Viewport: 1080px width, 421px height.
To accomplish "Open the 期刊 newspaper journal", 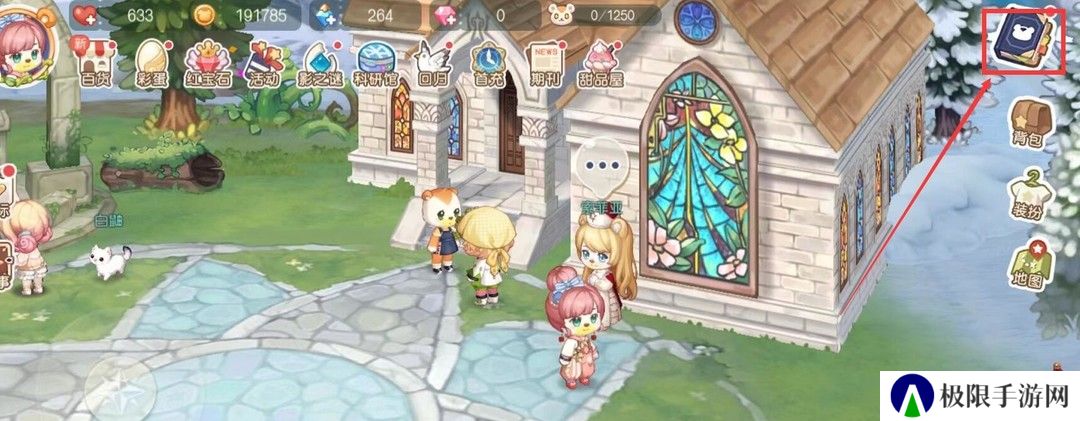I will pos(546,62).
